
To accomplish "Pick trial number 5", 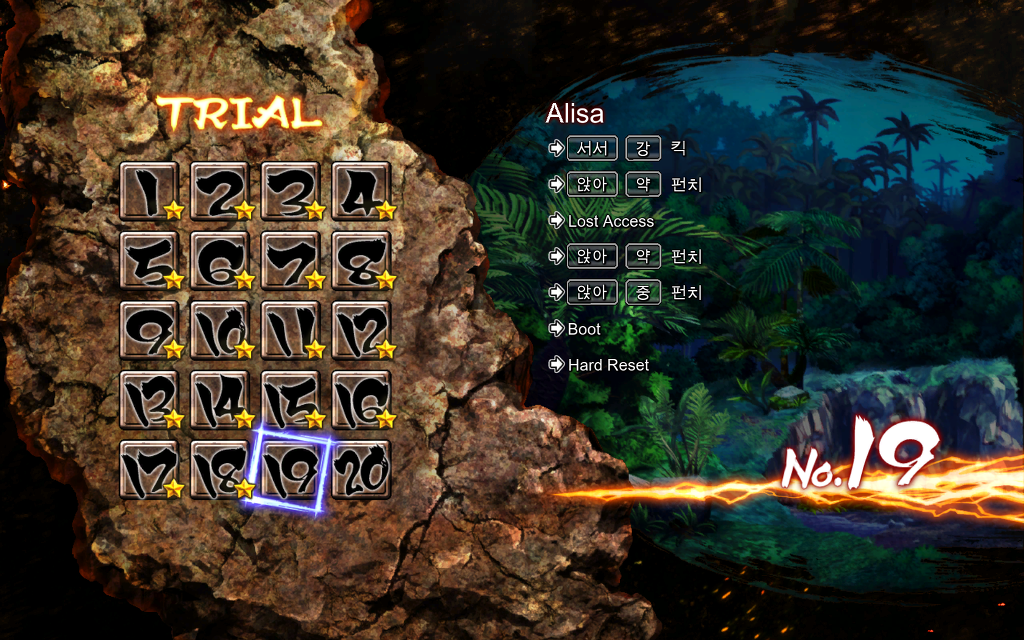I will 149,261.
